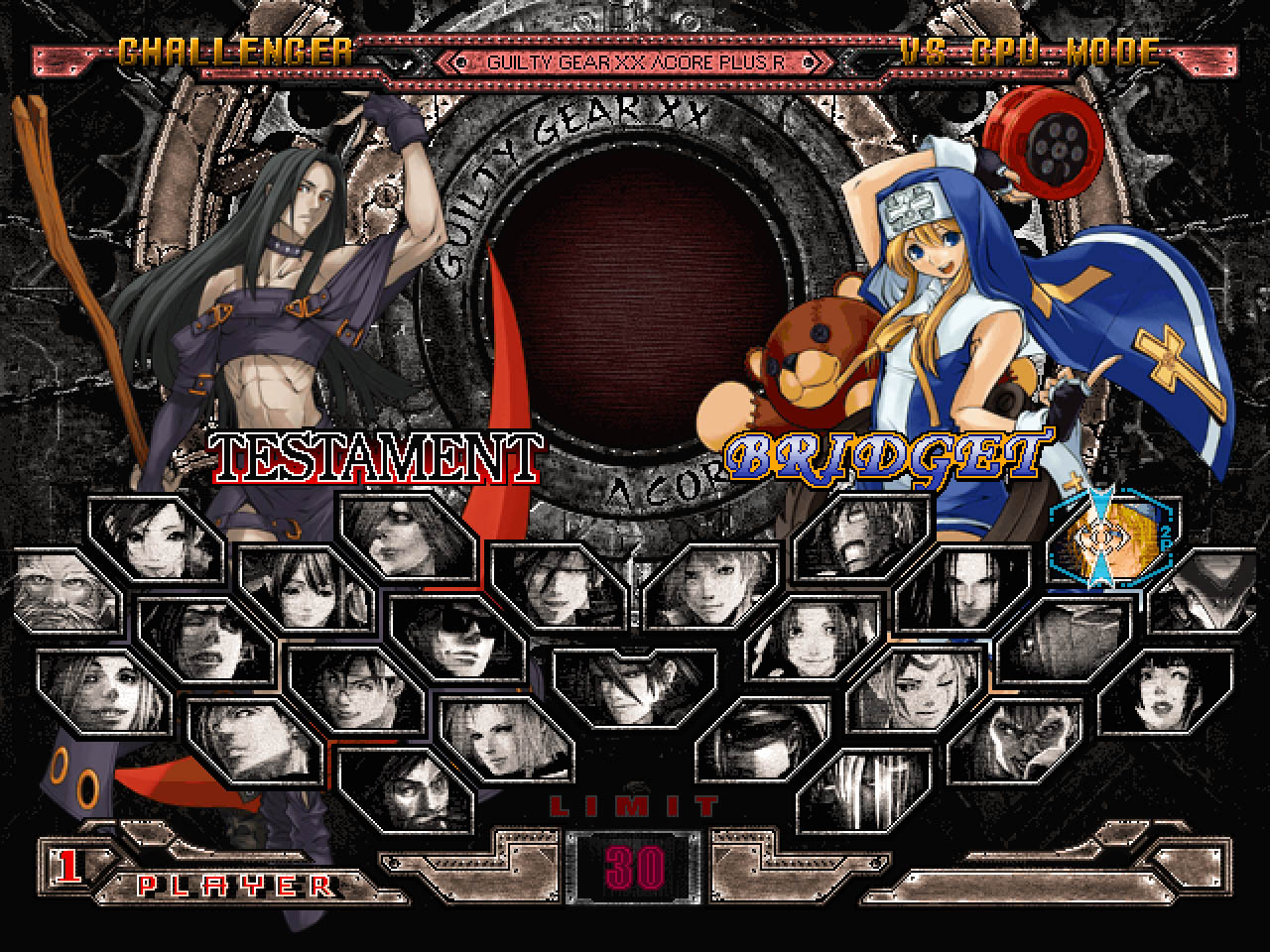The image size is (1270, 952).
Task: Choose the sunglasses-wearing man portrait
Action: (x=457, y=637)
